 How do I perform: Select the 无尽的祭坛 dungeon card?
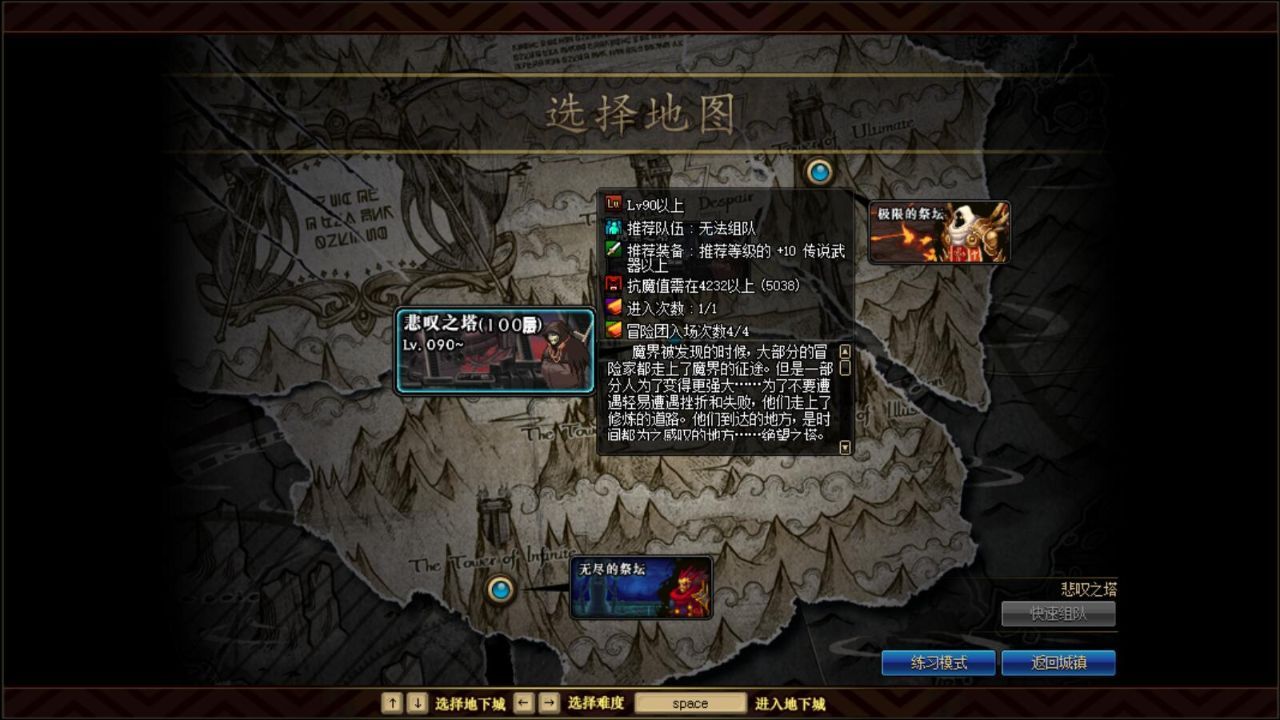click(x=641, y=585)
